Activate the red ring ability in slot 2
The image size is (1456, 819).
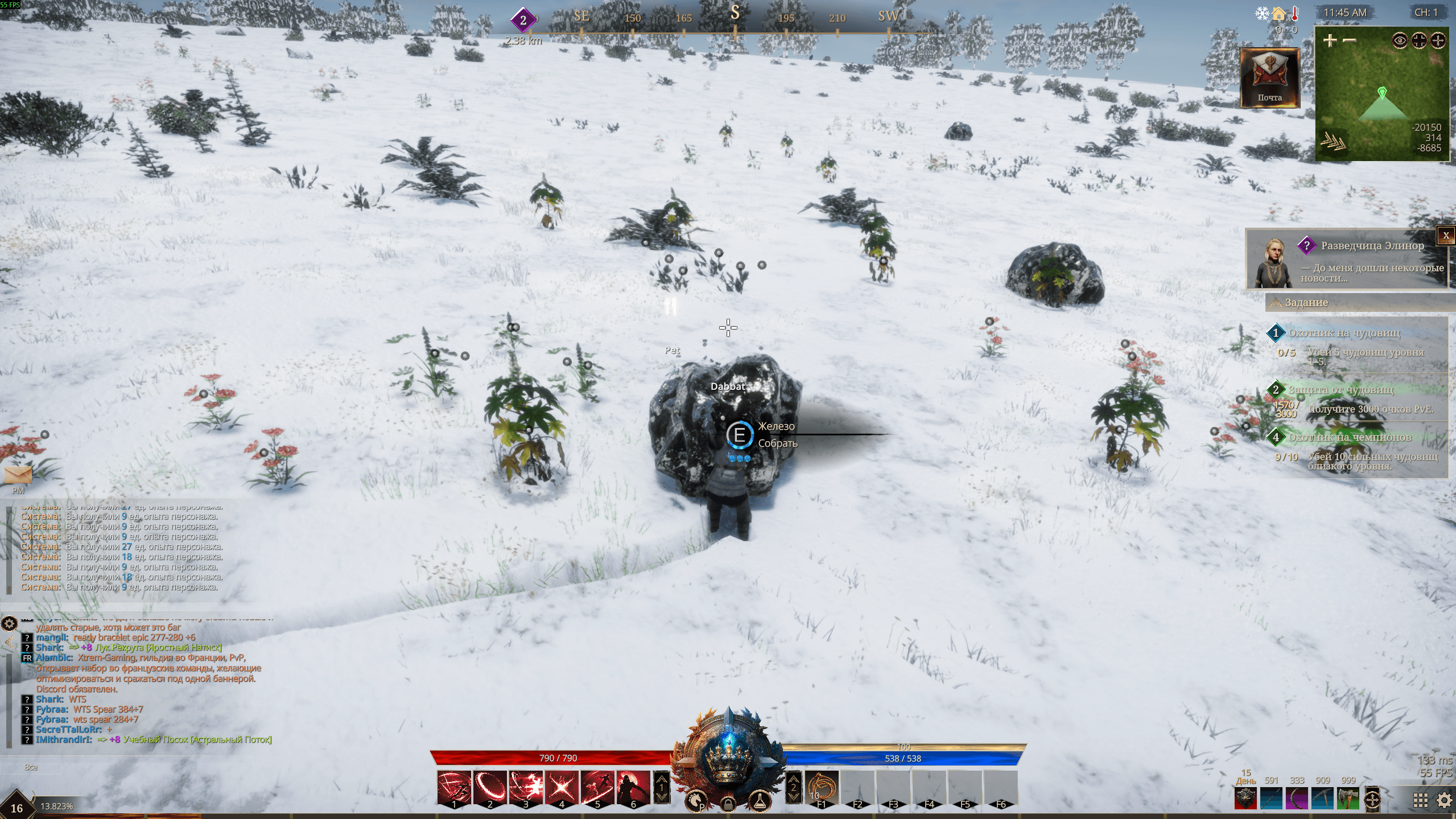(490, 788)
